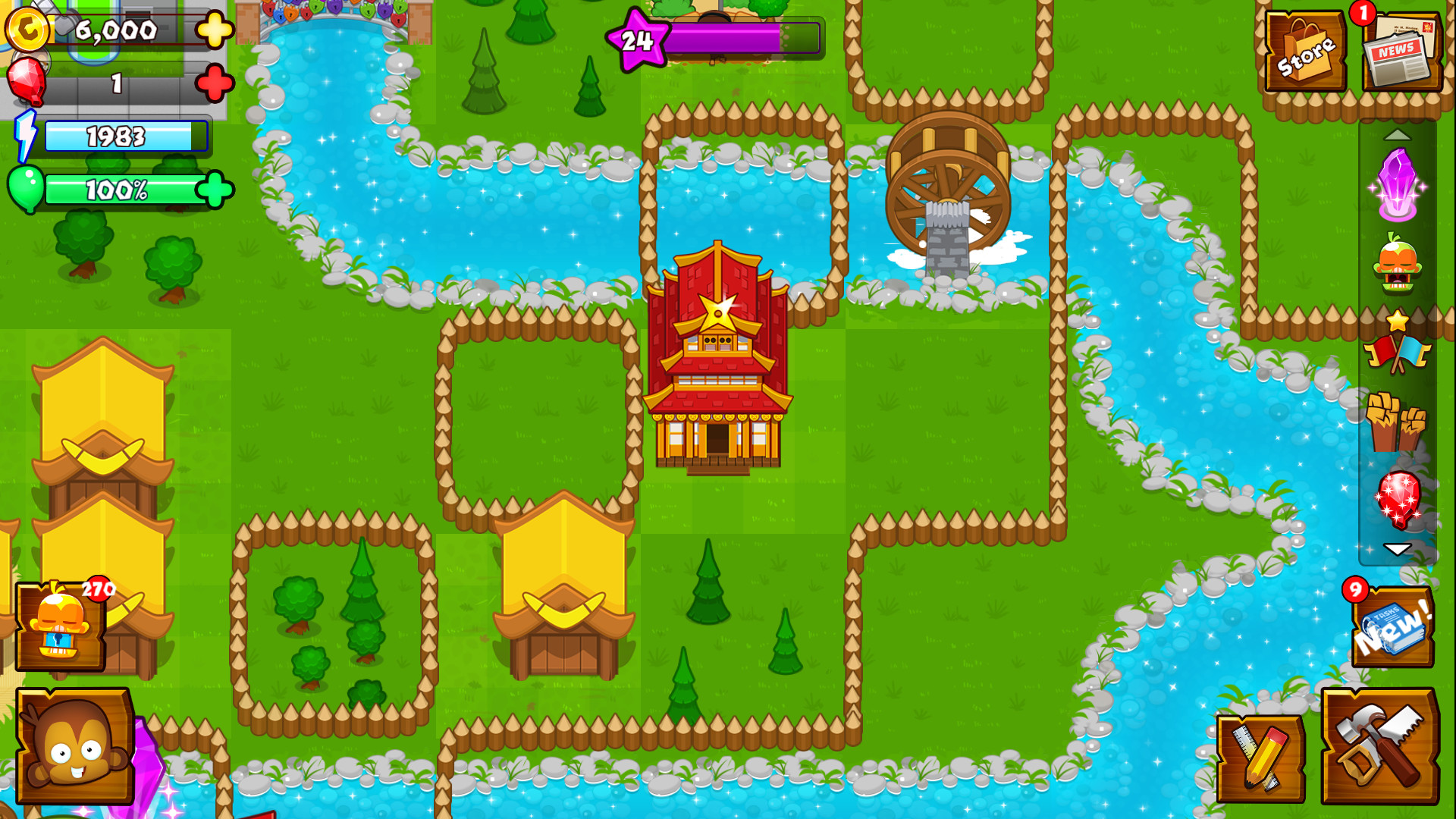Collect from the sleeping monkey showing 270

click(x=61, y=626)
